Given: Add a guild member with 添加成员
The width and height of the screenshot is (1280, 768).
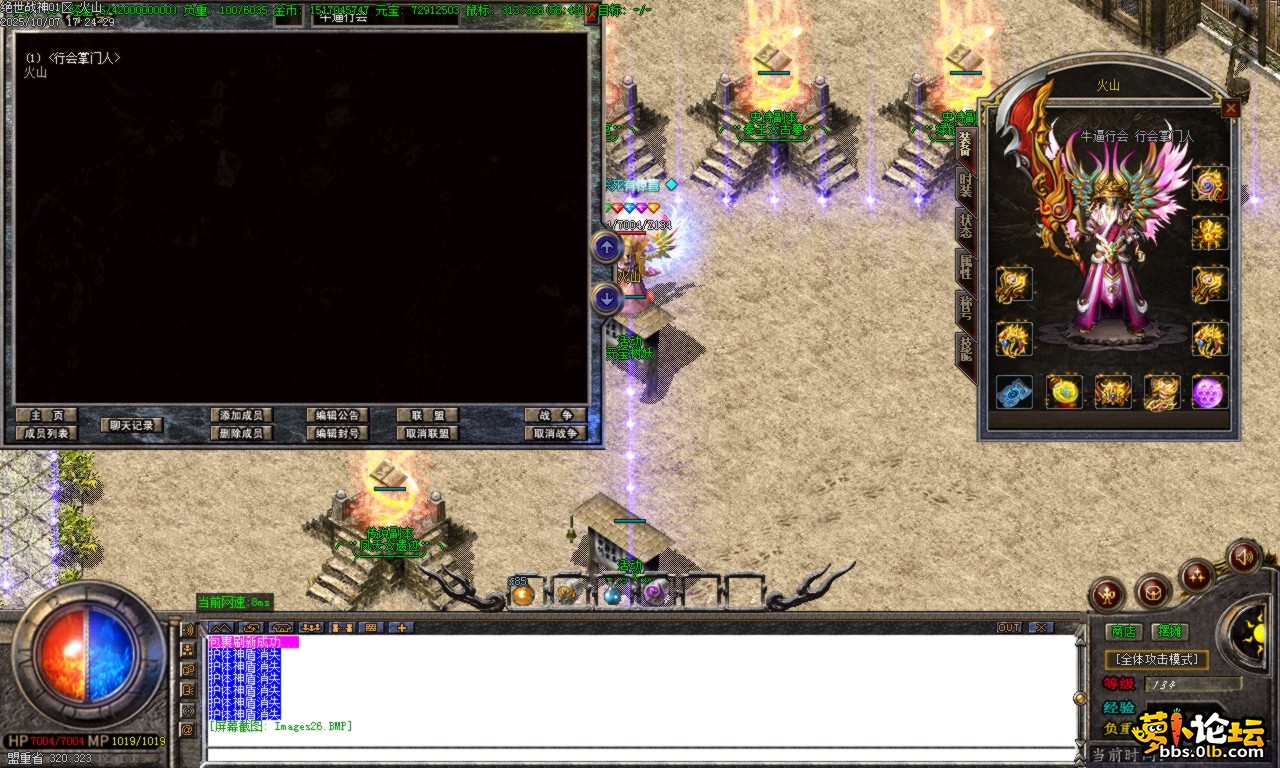Looking at the screenshot, I should [x=242, y=415].
